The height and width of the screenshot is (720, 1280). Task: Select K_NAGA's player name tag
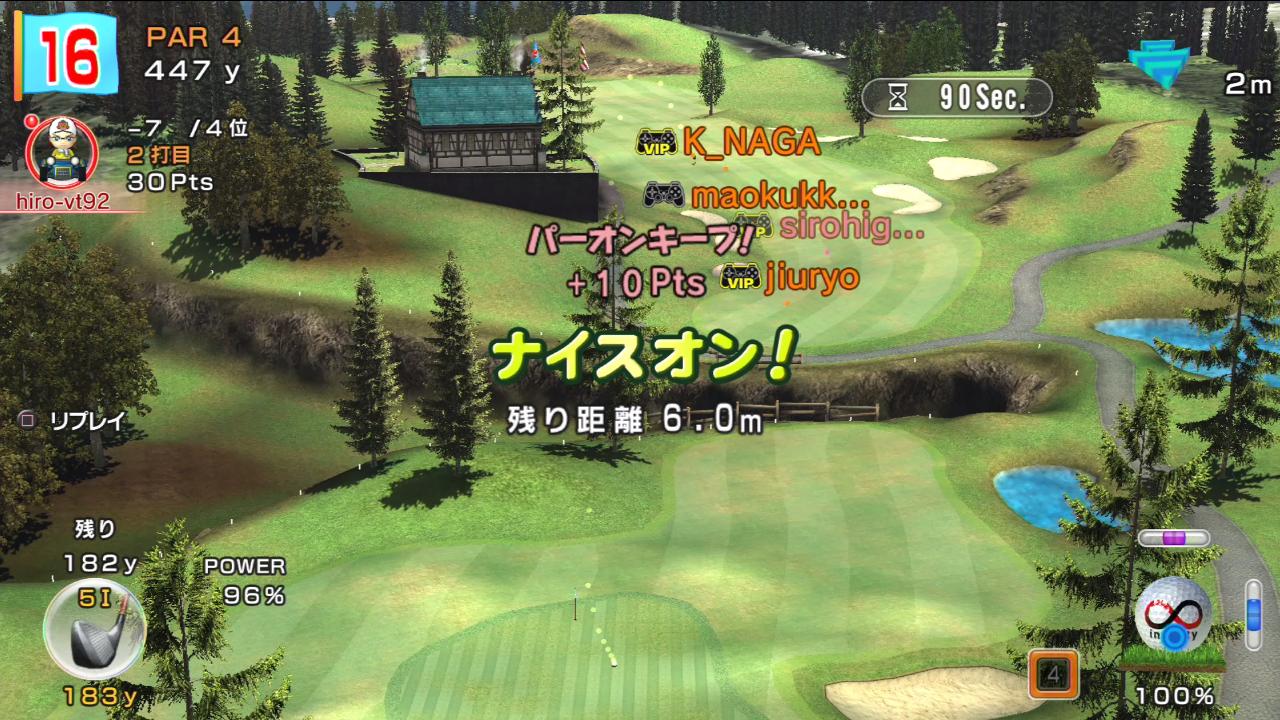click(x=728, y=143)
